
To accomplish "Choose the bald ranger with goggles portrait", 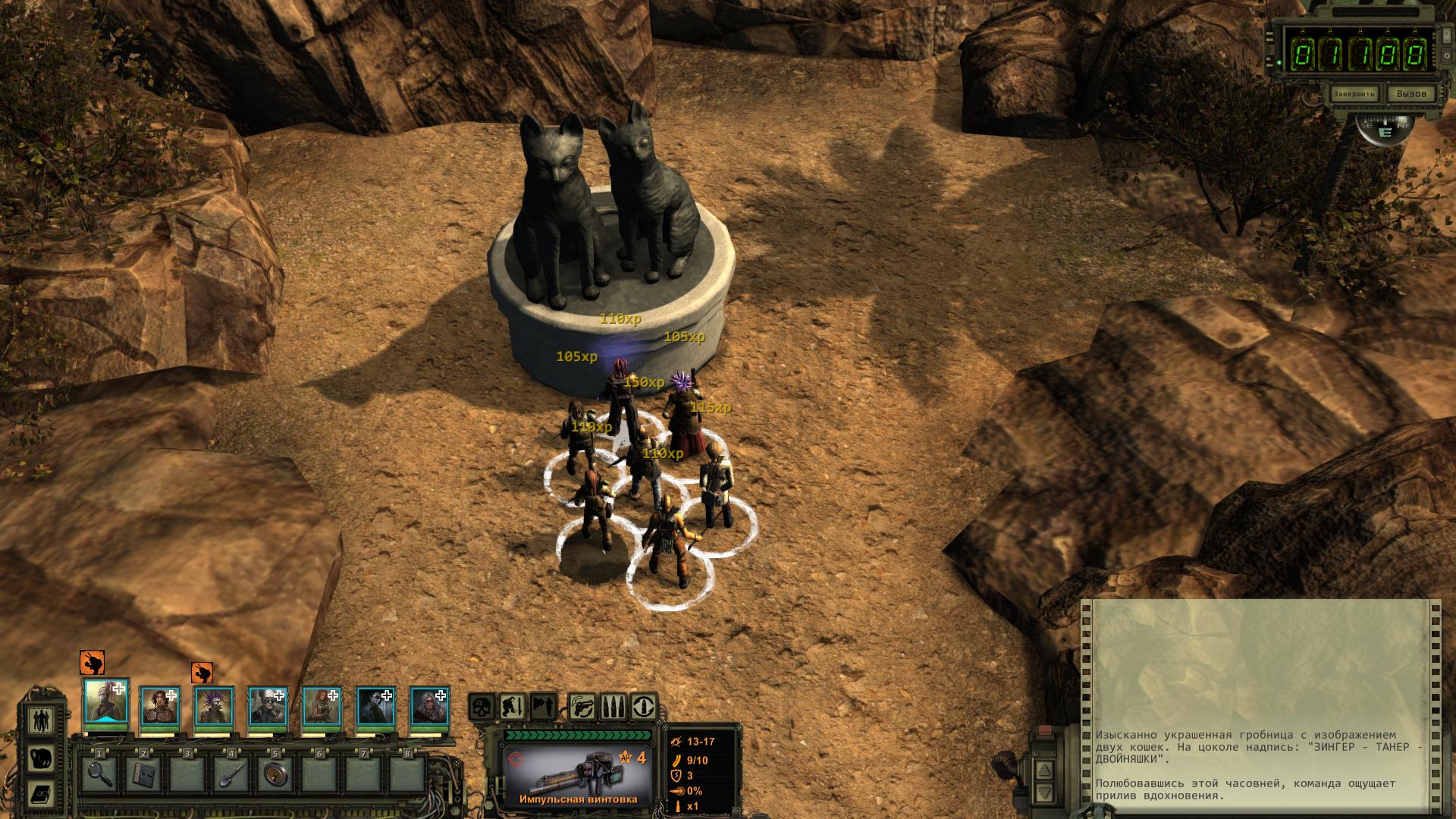I will click(267, 708).
